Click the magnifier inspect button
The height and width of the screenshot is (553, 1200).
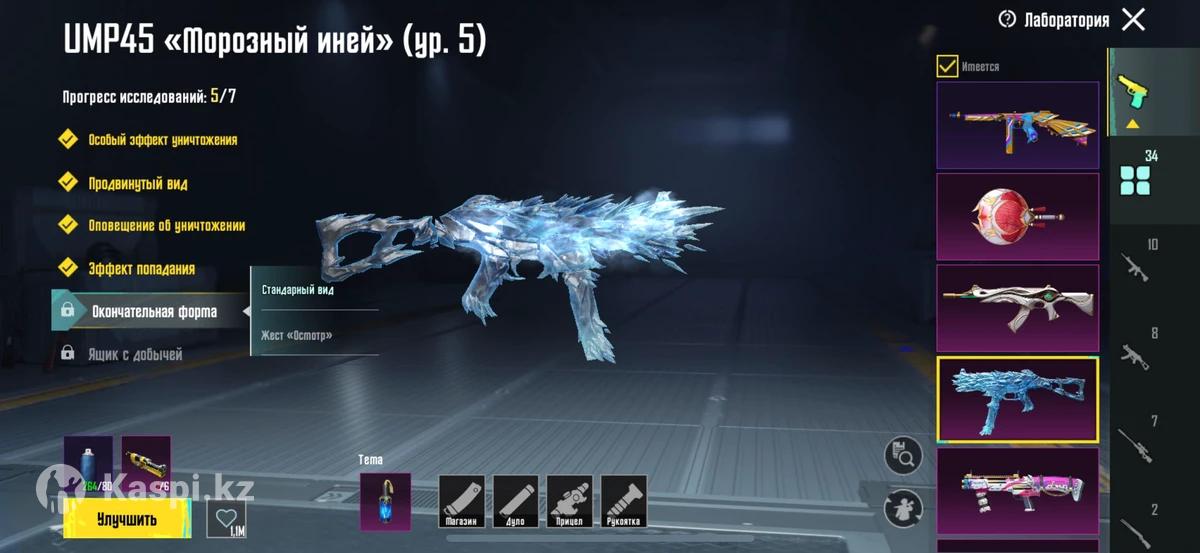(x=903, y=456)
